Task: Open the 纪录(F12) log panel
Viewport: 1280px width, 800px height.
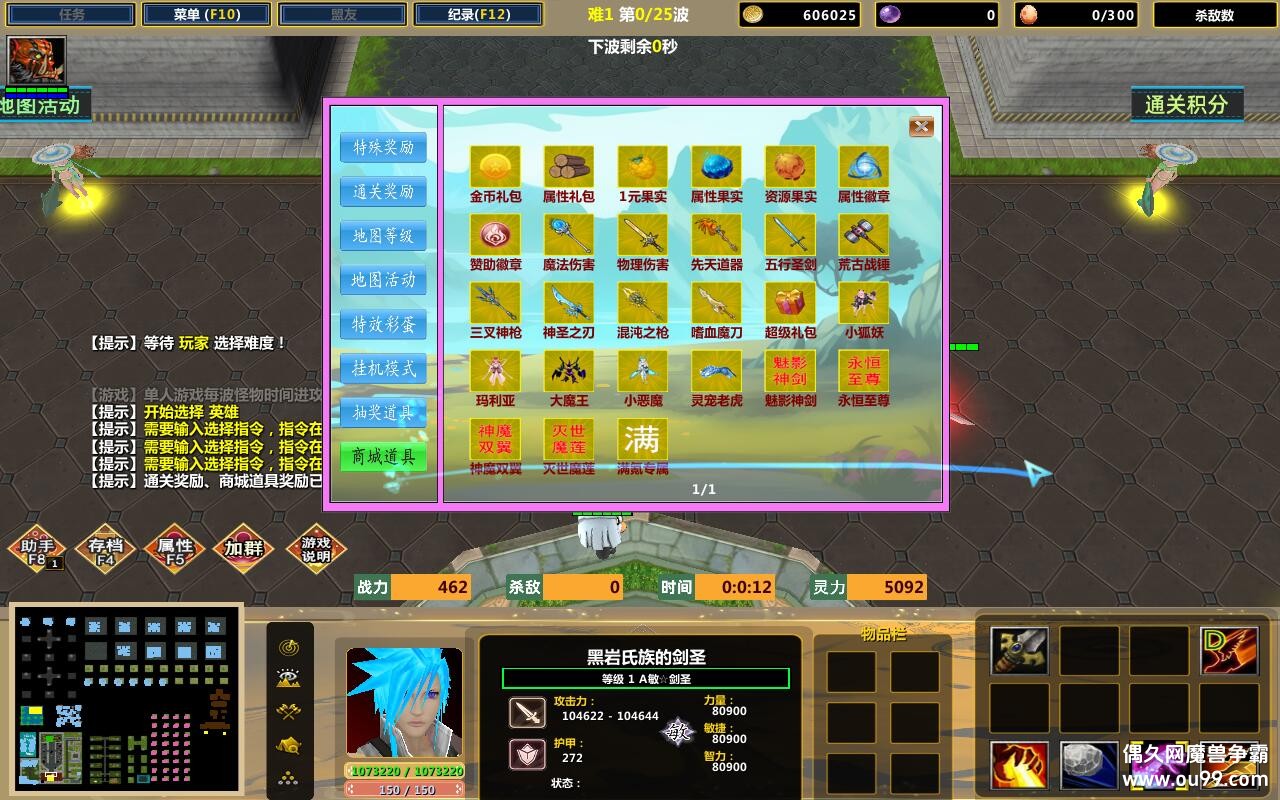Action: 478,14
